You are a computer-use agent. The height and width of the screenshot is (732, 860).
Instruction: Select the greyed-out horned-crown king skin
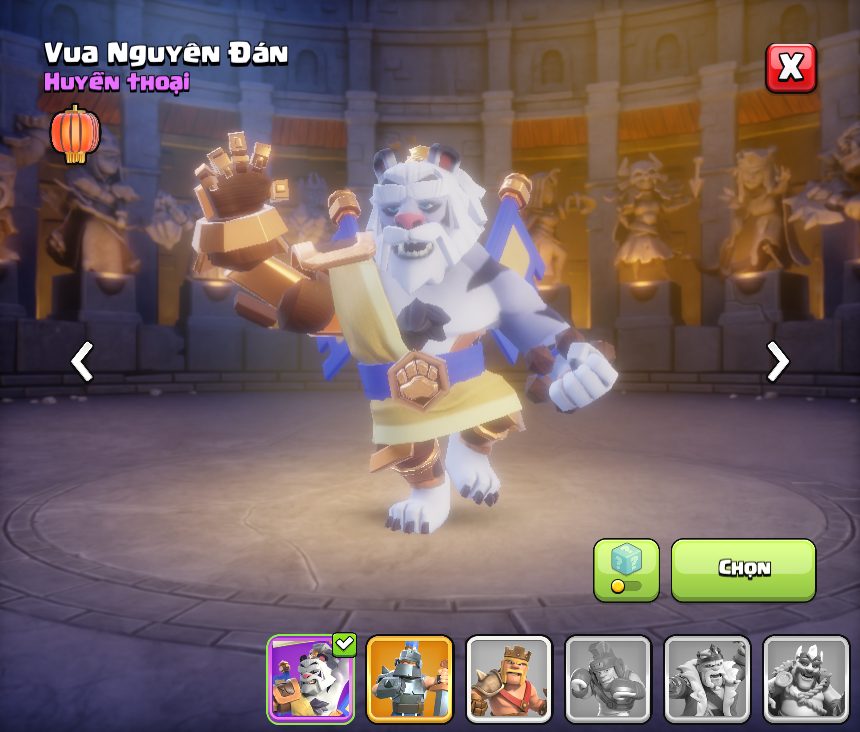[806, 679]
